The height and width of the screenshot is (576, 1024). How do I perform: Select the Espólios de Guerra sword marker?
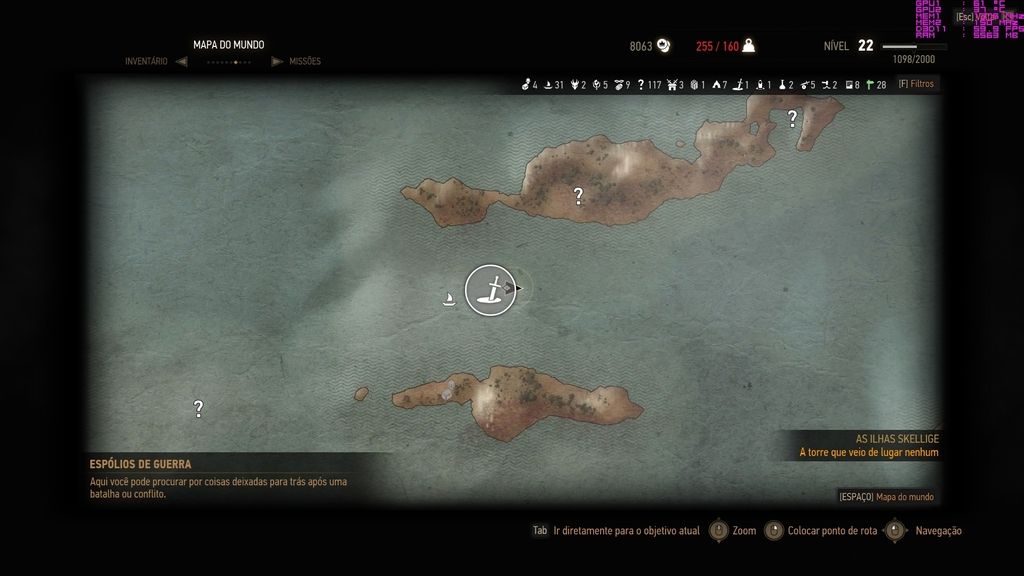coord(490,290)
